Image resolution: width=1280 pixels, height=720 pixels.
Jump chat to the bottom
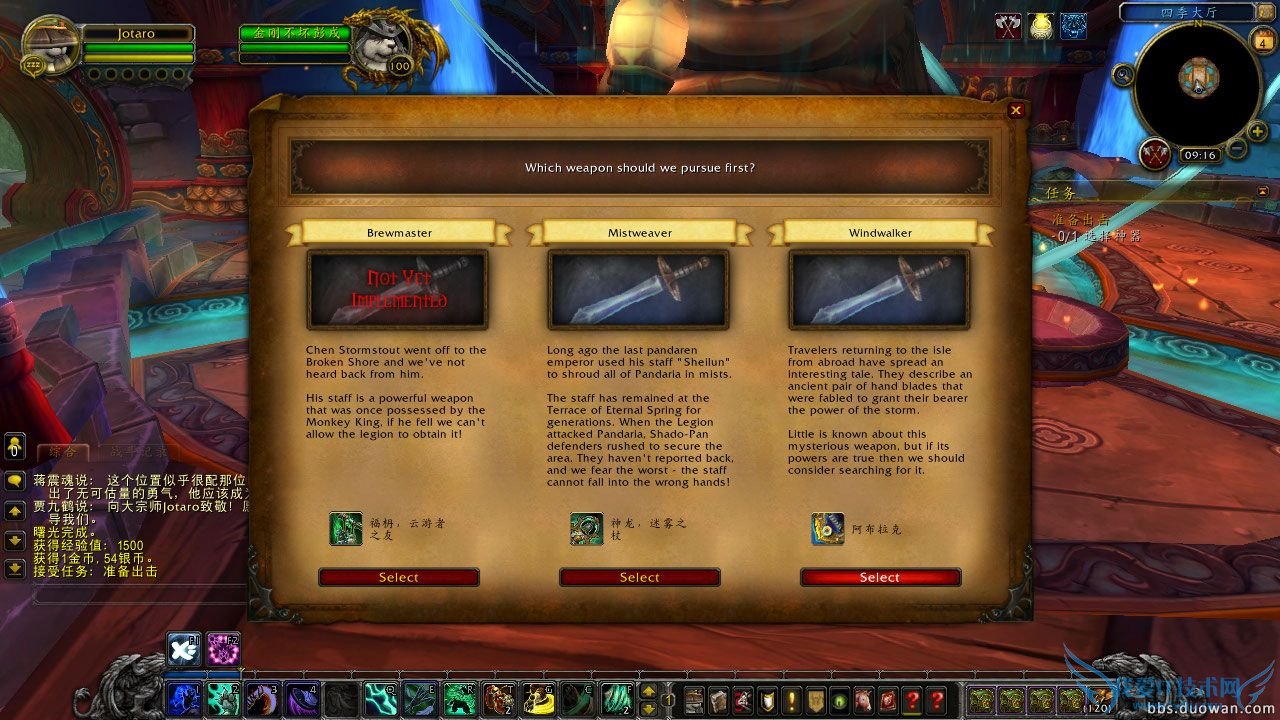(x=15, y=569)
